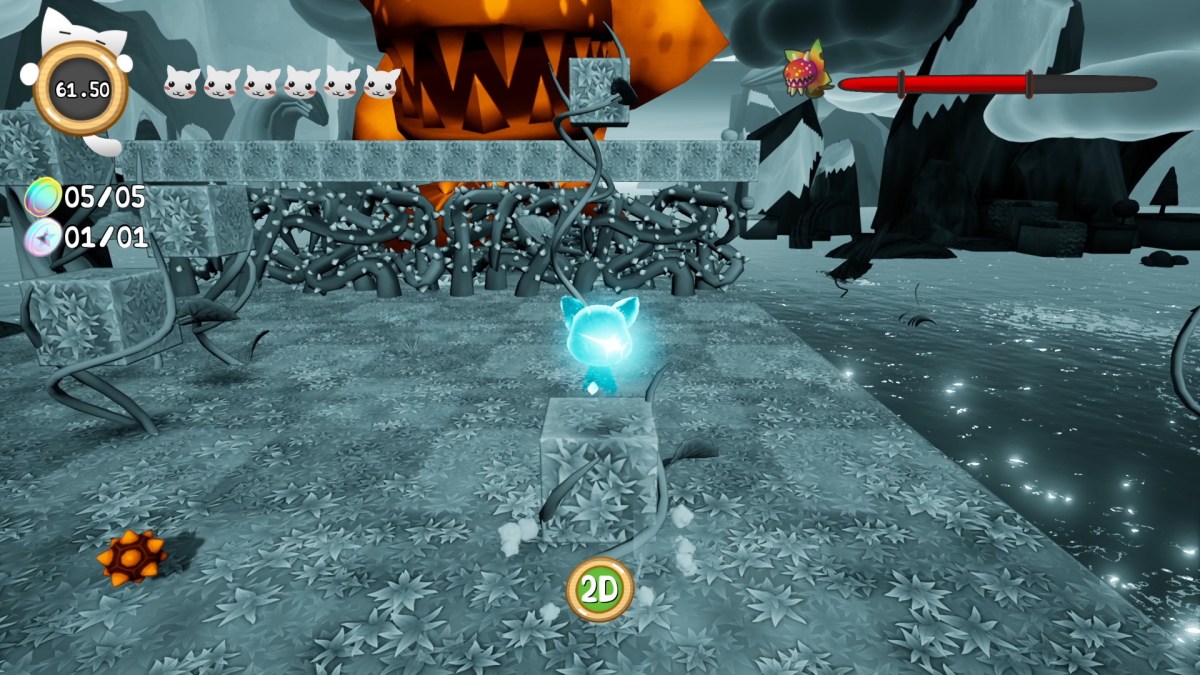Click the boss plant monster portrait
Viewport: 1200px width, 675px height.
click(x=807, y=72)
